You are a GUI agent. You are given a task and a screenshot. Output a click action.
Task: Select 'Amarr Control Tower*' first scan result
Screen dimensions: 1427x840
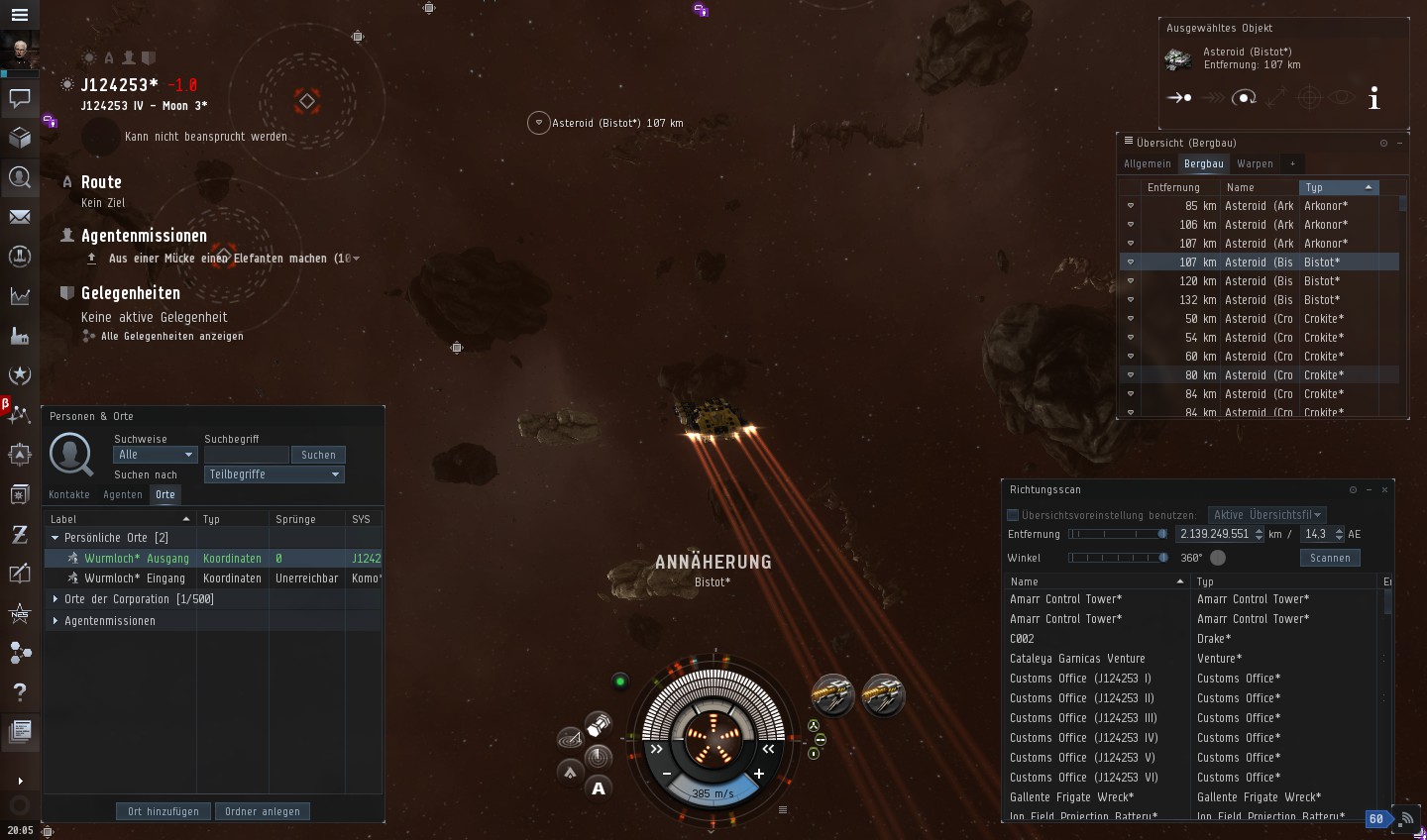[1066, 599]
